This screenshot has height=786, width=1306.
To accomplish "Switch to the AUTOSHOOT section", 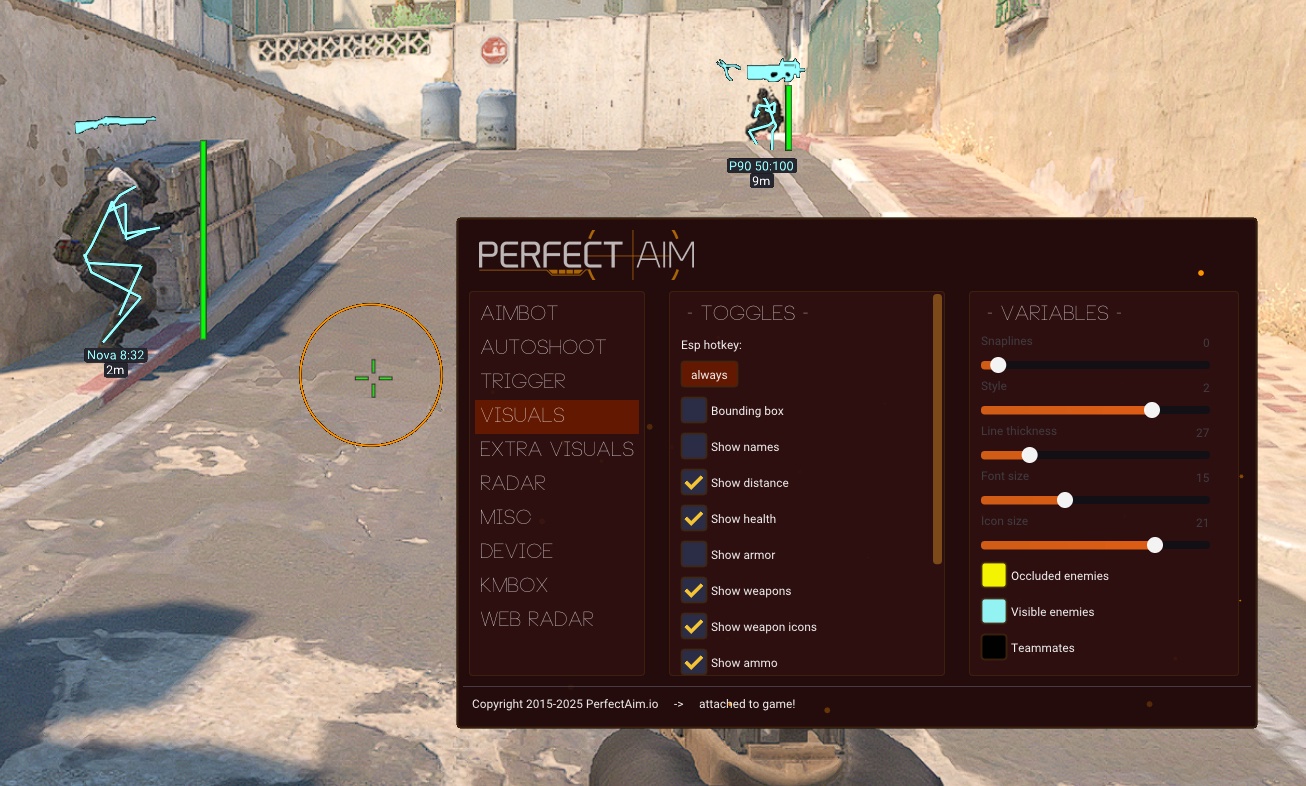I will click(x=543, y=347).
